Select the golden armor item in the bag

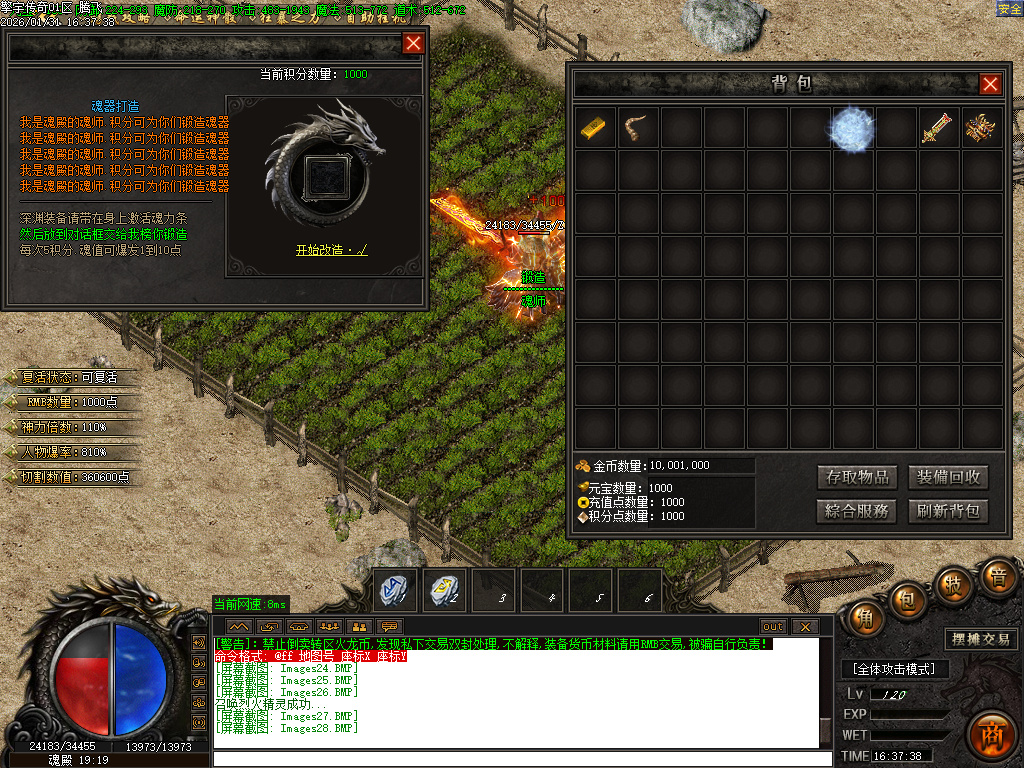(x=981, y=128)
